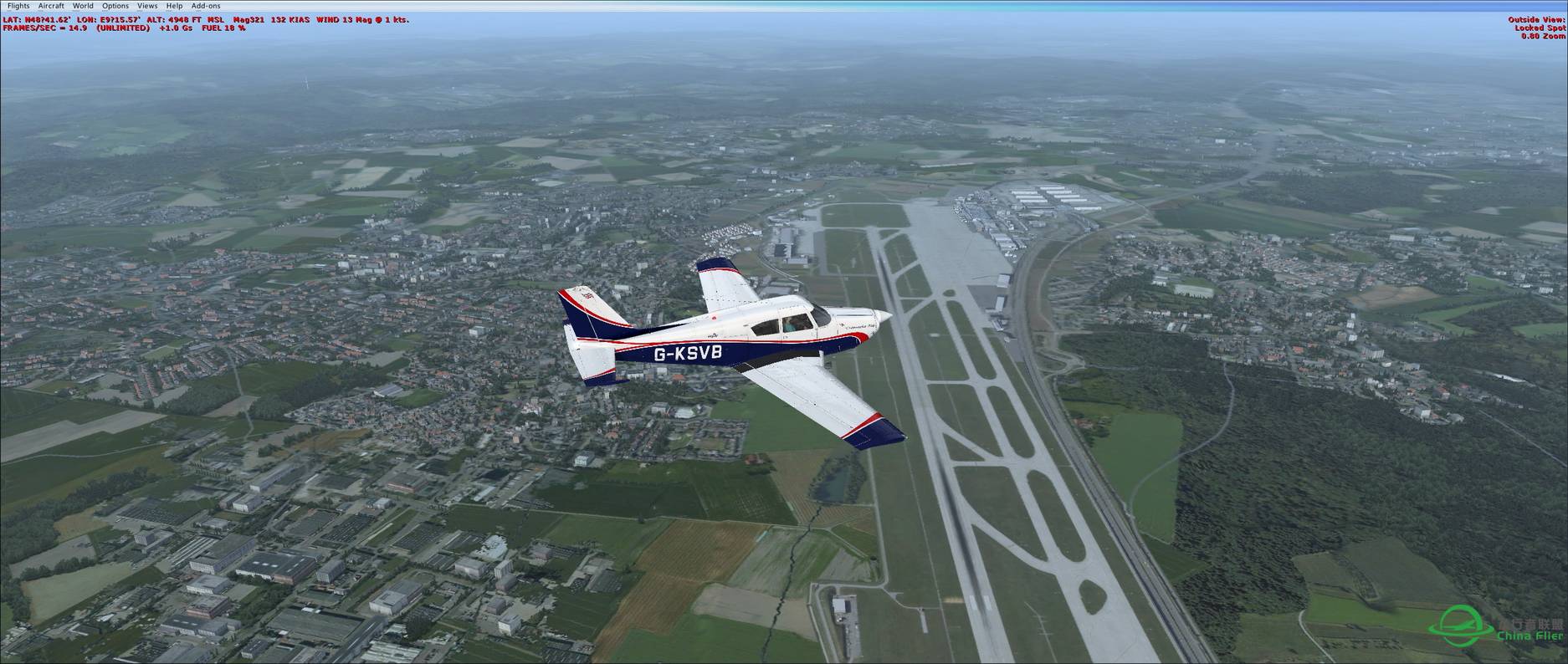The image size is (1568, 664).
Task: Select the World menu
Action: pyautogui.click(x=83, y=6)
